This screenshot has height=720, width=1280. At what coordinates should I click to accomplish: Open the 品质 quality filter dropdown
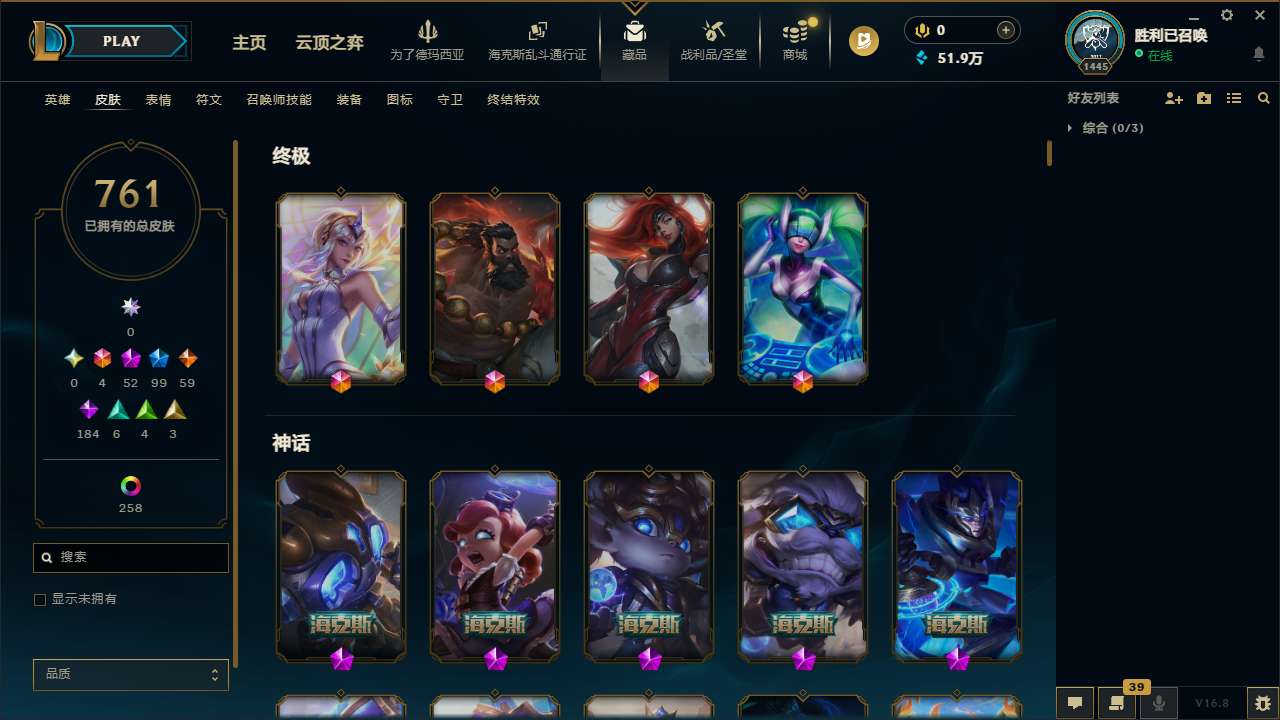point(130,674)
